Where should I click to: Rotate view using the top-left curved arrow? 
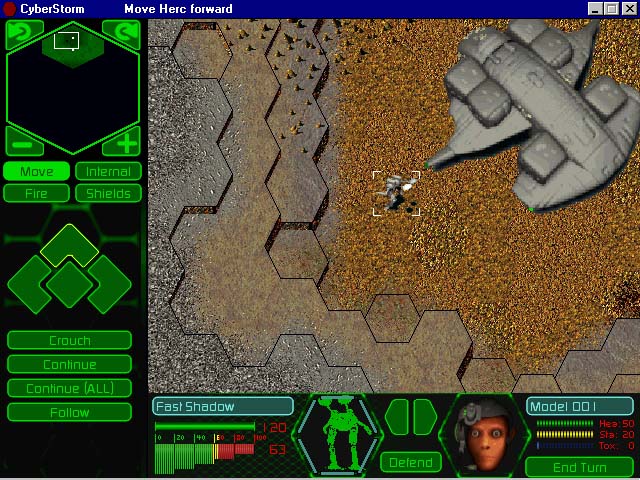point(20,33)
